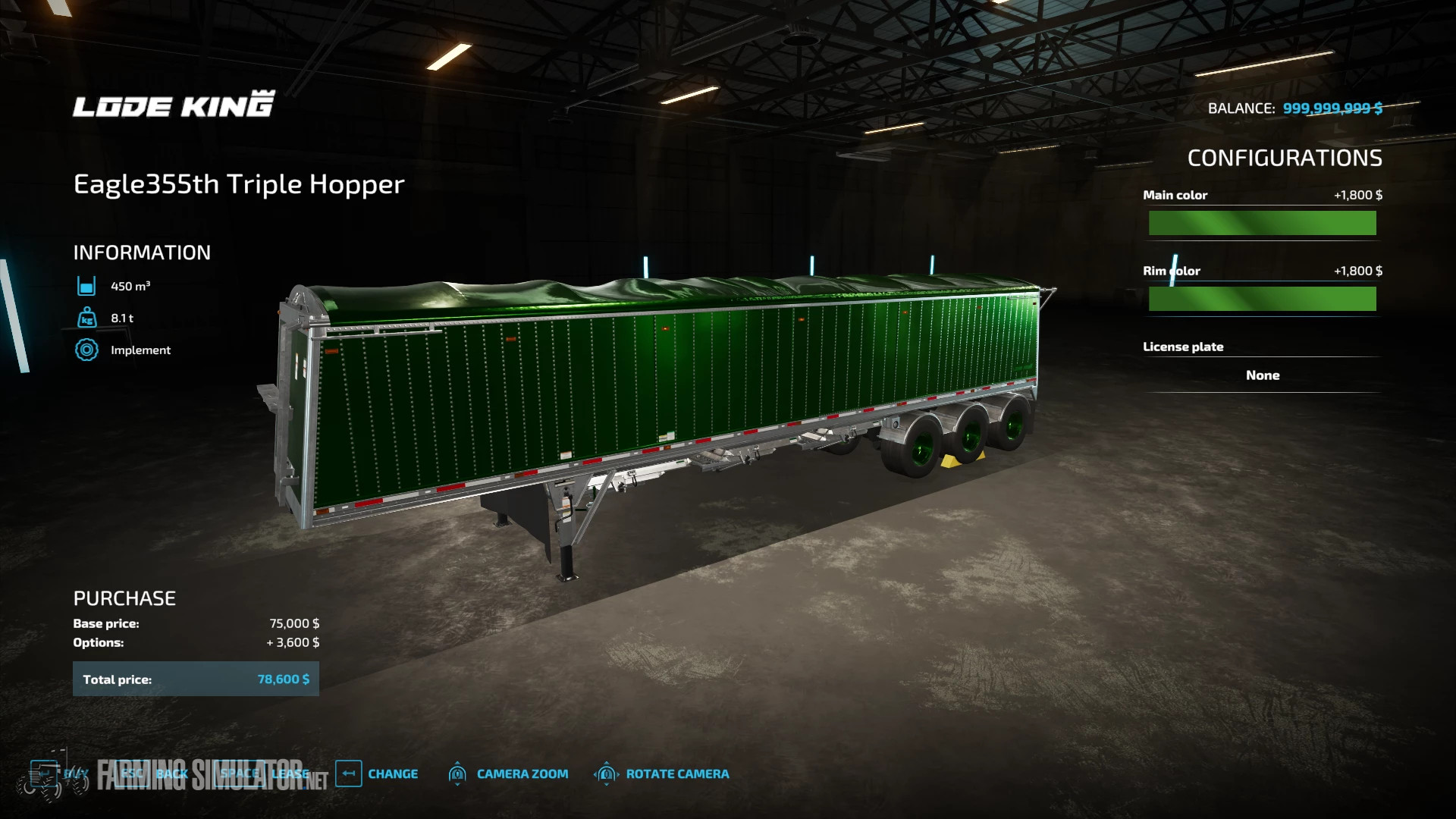This screenshot has width=1456, height=819.
Task: Click the Rotate Camera icon
Action: [605, 773]
